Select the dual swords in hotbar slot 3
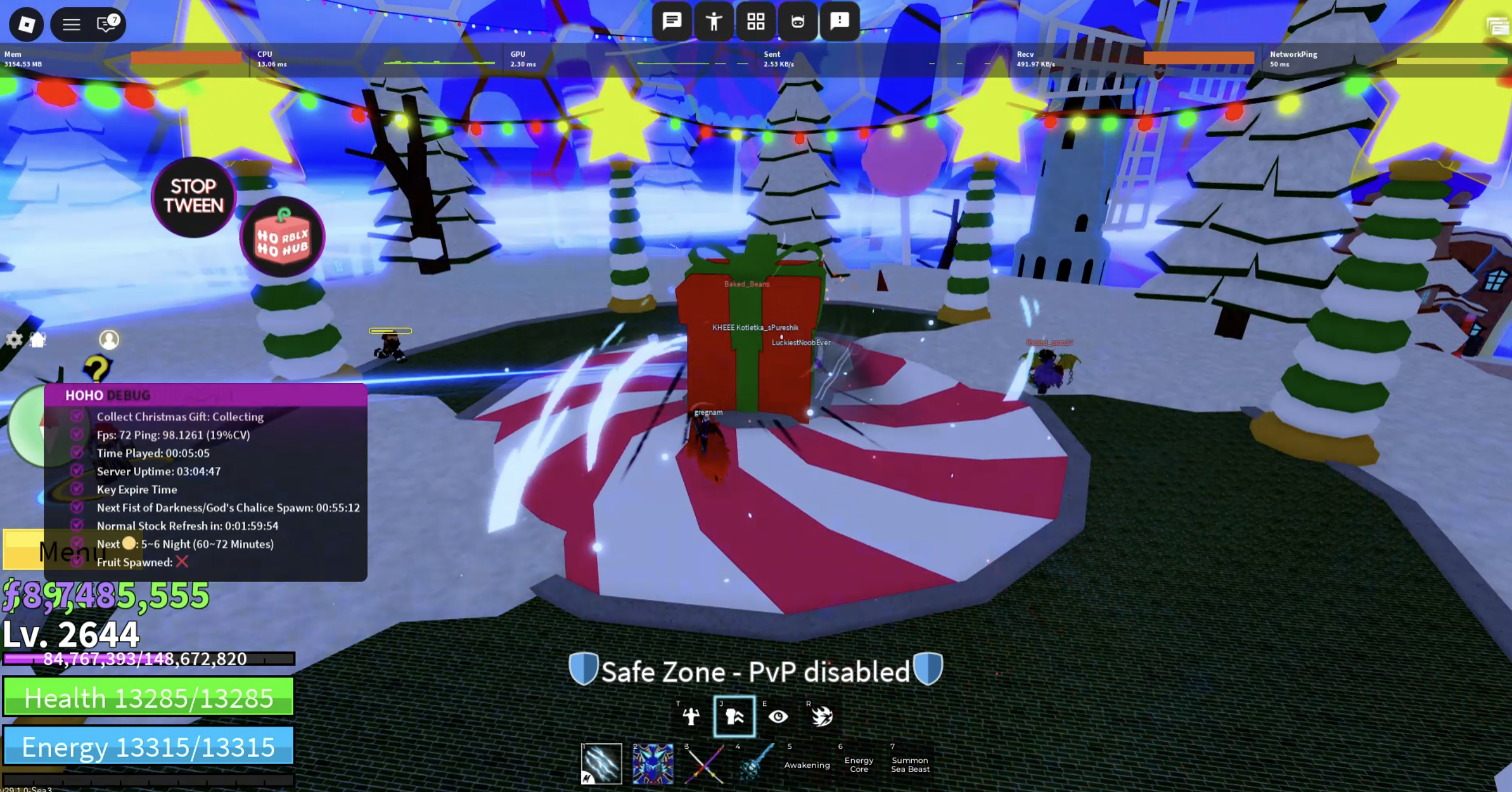1512x792 pixels. (x=703, y=766)
